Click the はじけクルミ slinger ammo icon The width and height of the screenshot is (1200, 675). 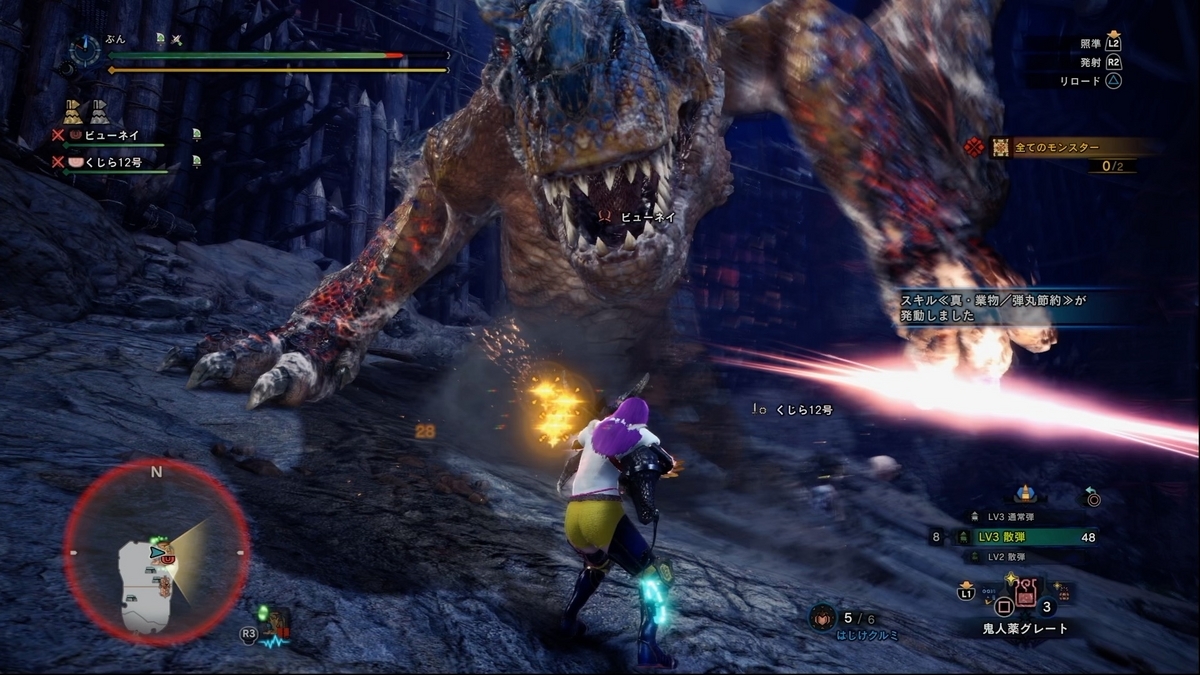click(823, 617)
